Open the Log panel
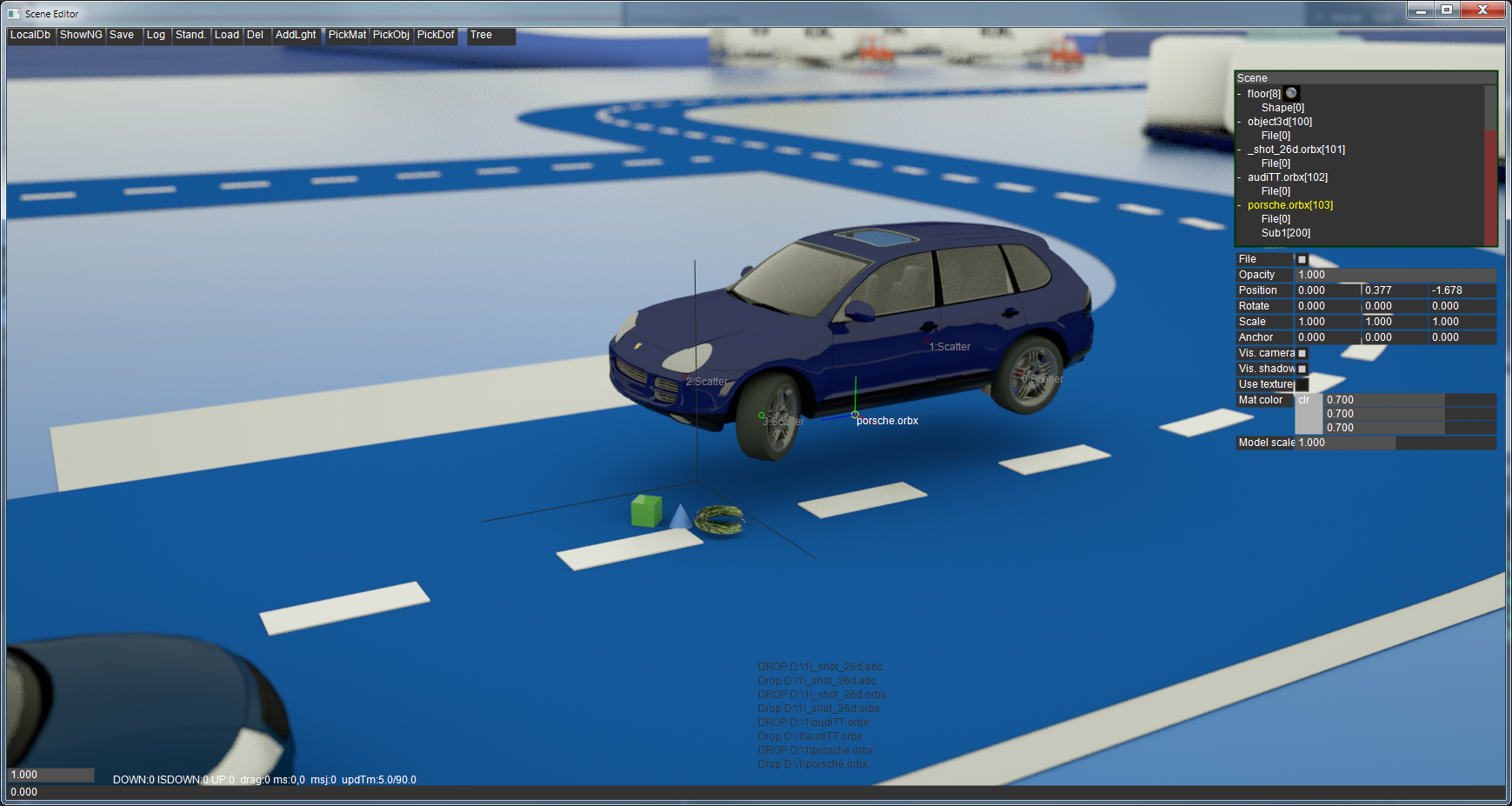The image size is (1512, 806). point(156,36)
